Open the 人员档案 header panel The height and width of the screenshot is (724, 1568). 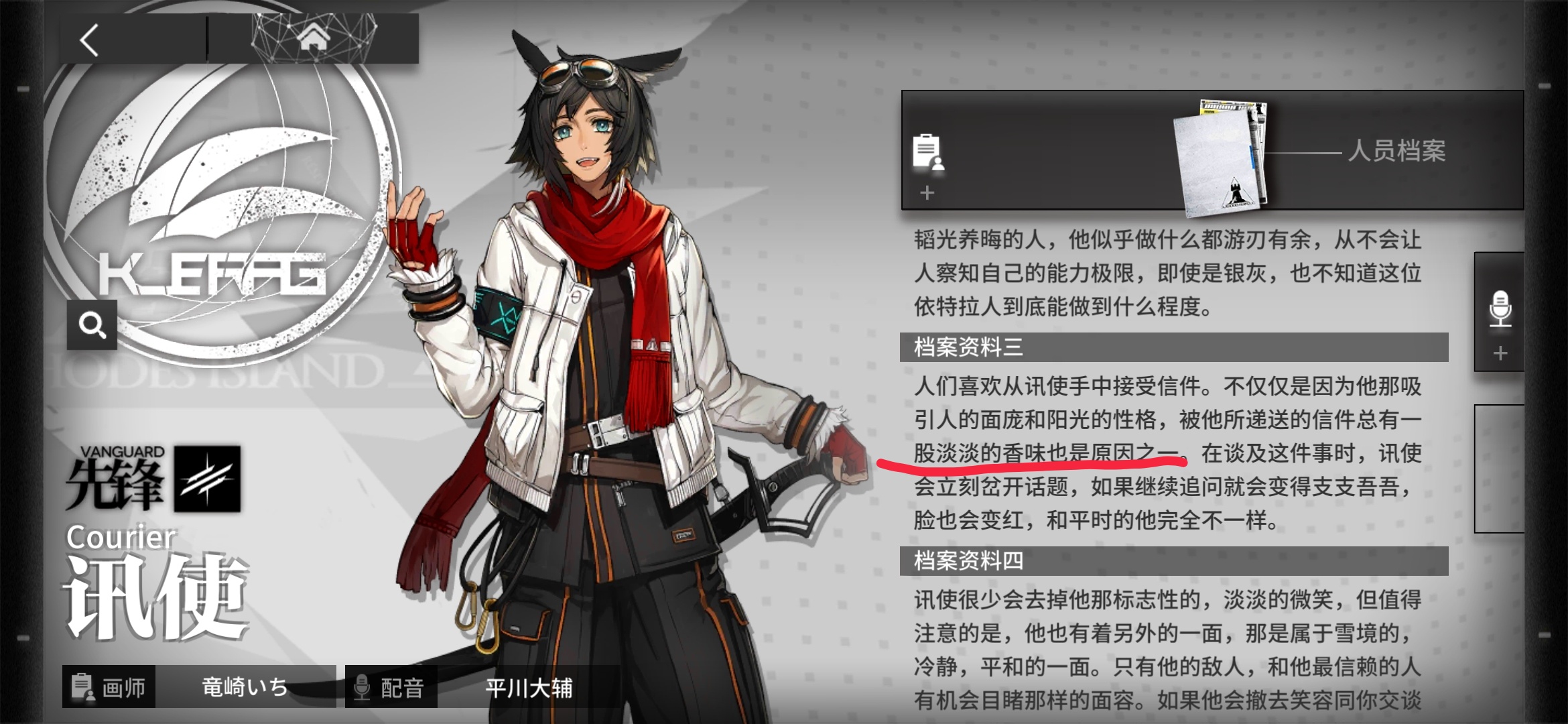click(x=1397, y=152)
